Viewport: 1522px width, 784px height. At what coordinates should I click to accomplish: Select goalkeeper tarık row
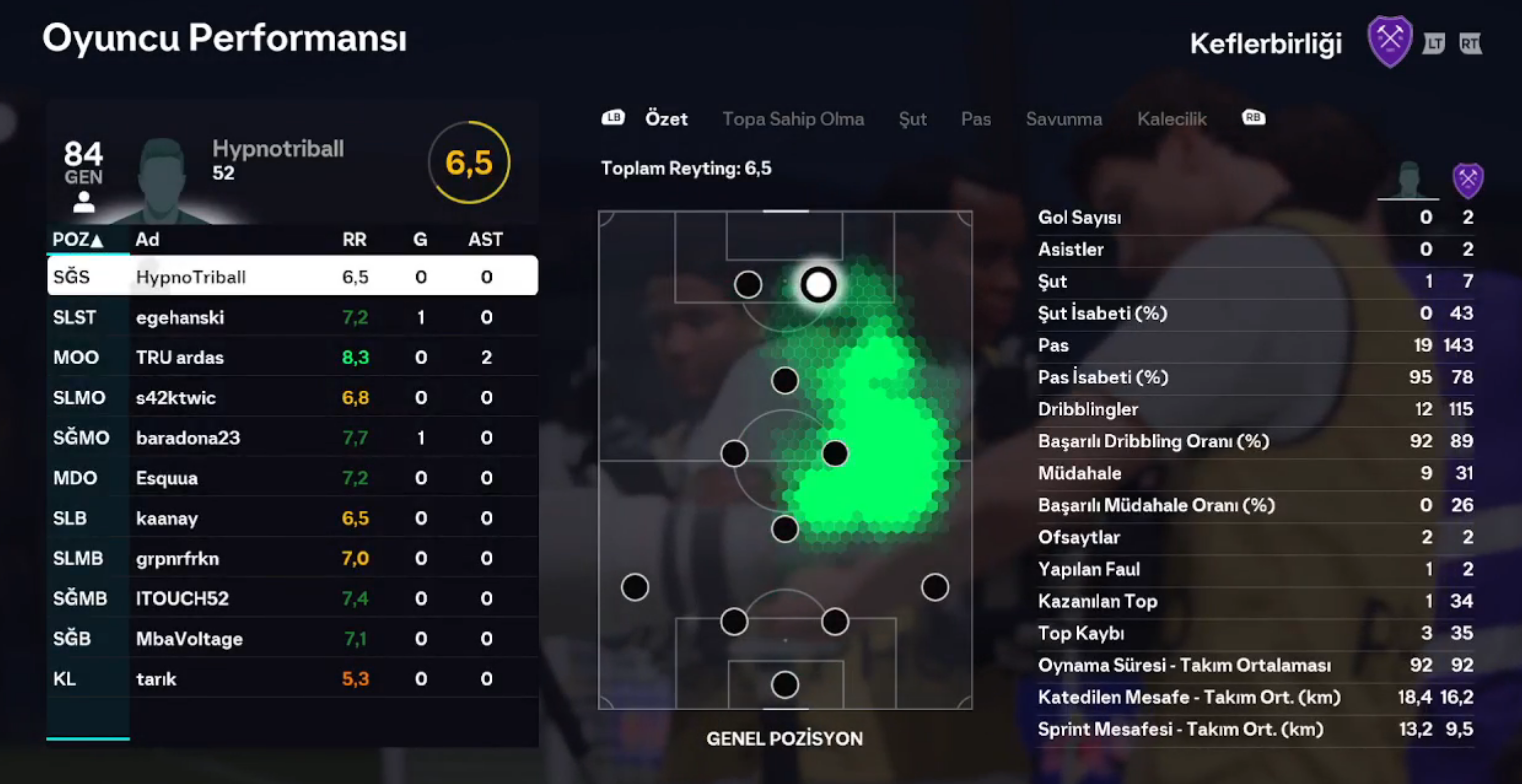(292, 679)
